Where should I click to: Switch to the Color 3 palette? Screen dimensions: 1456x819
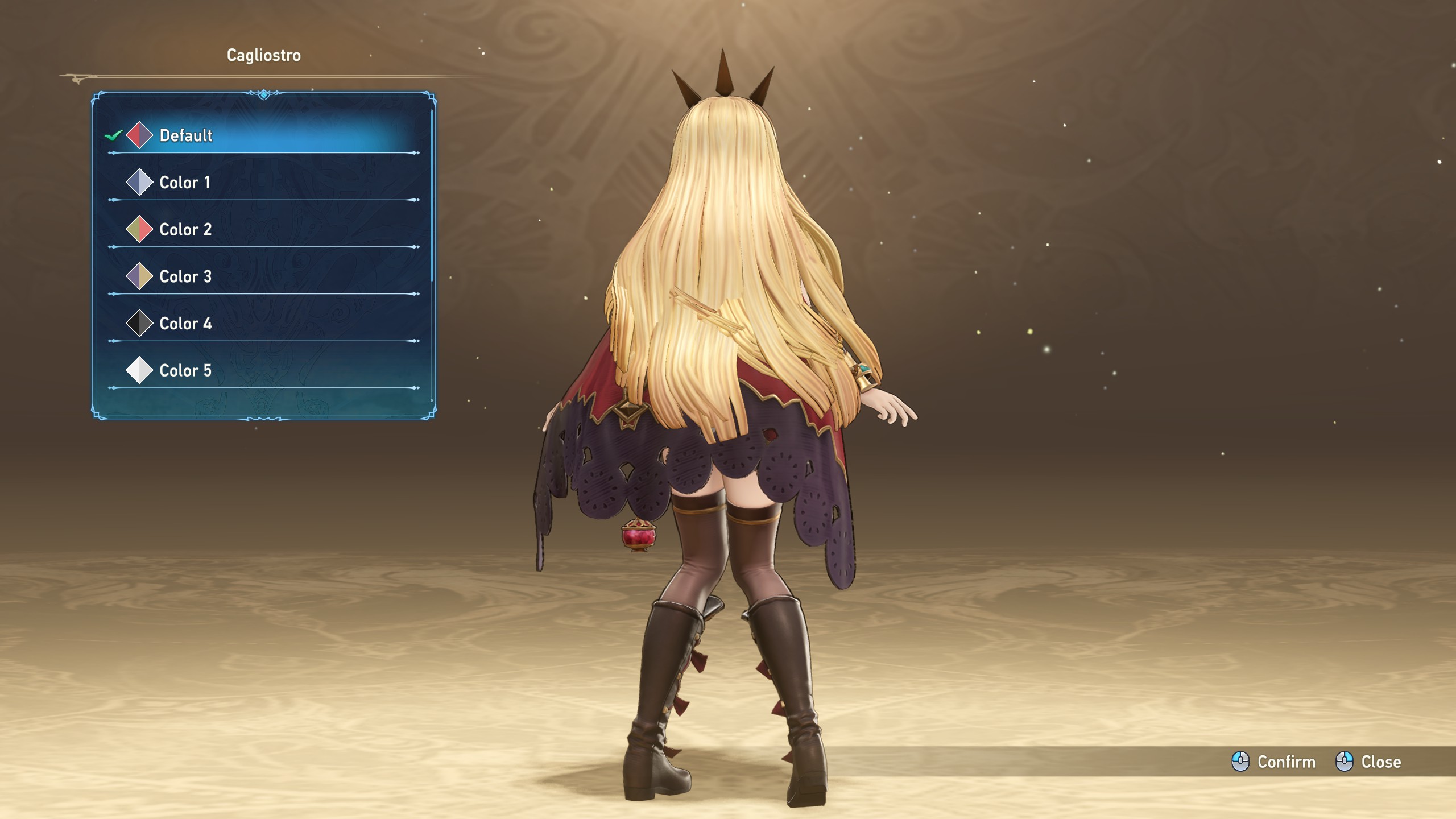185,277
